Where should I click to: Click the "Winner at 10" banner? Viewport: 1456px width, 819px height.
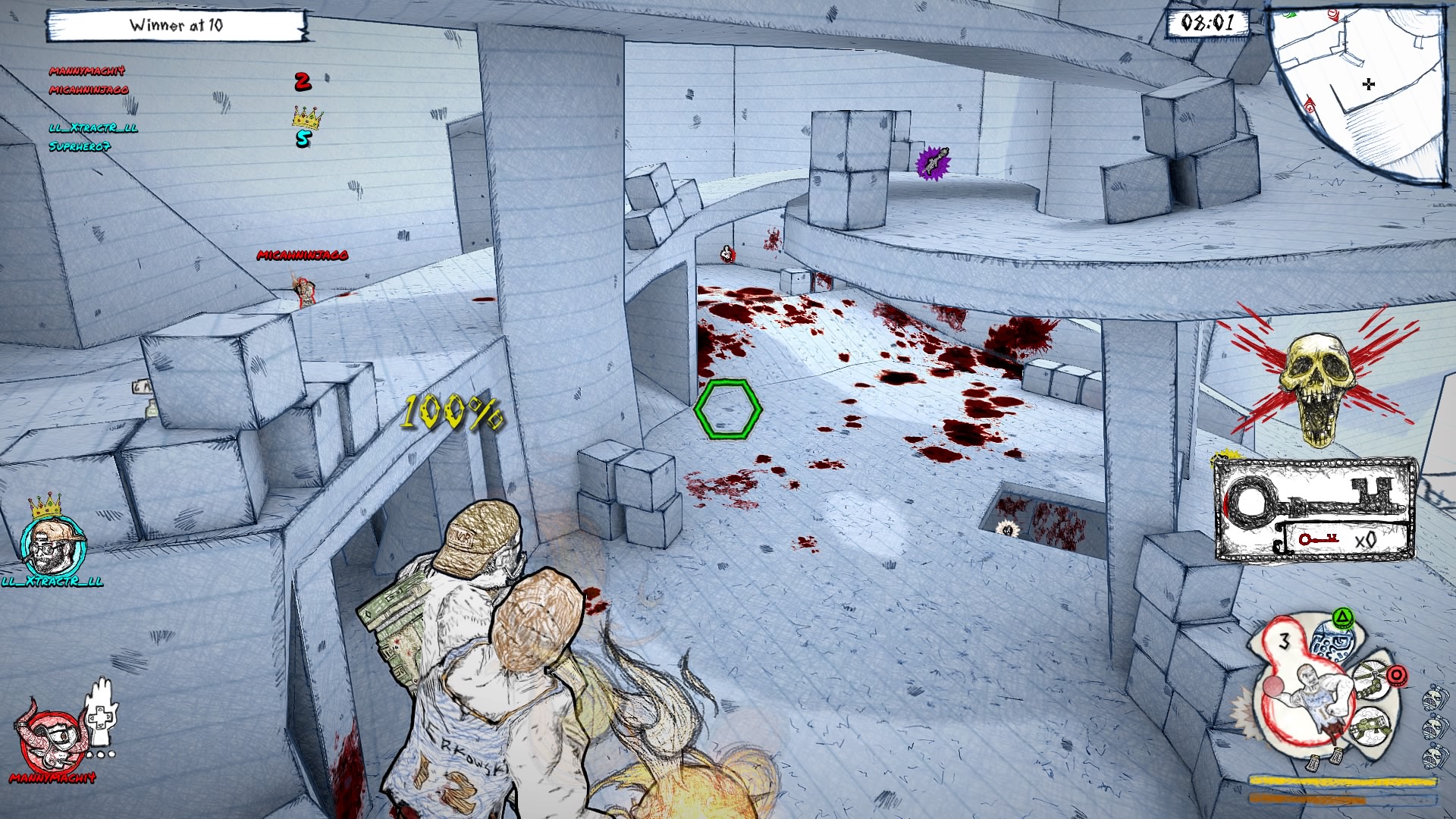(176, 26)
